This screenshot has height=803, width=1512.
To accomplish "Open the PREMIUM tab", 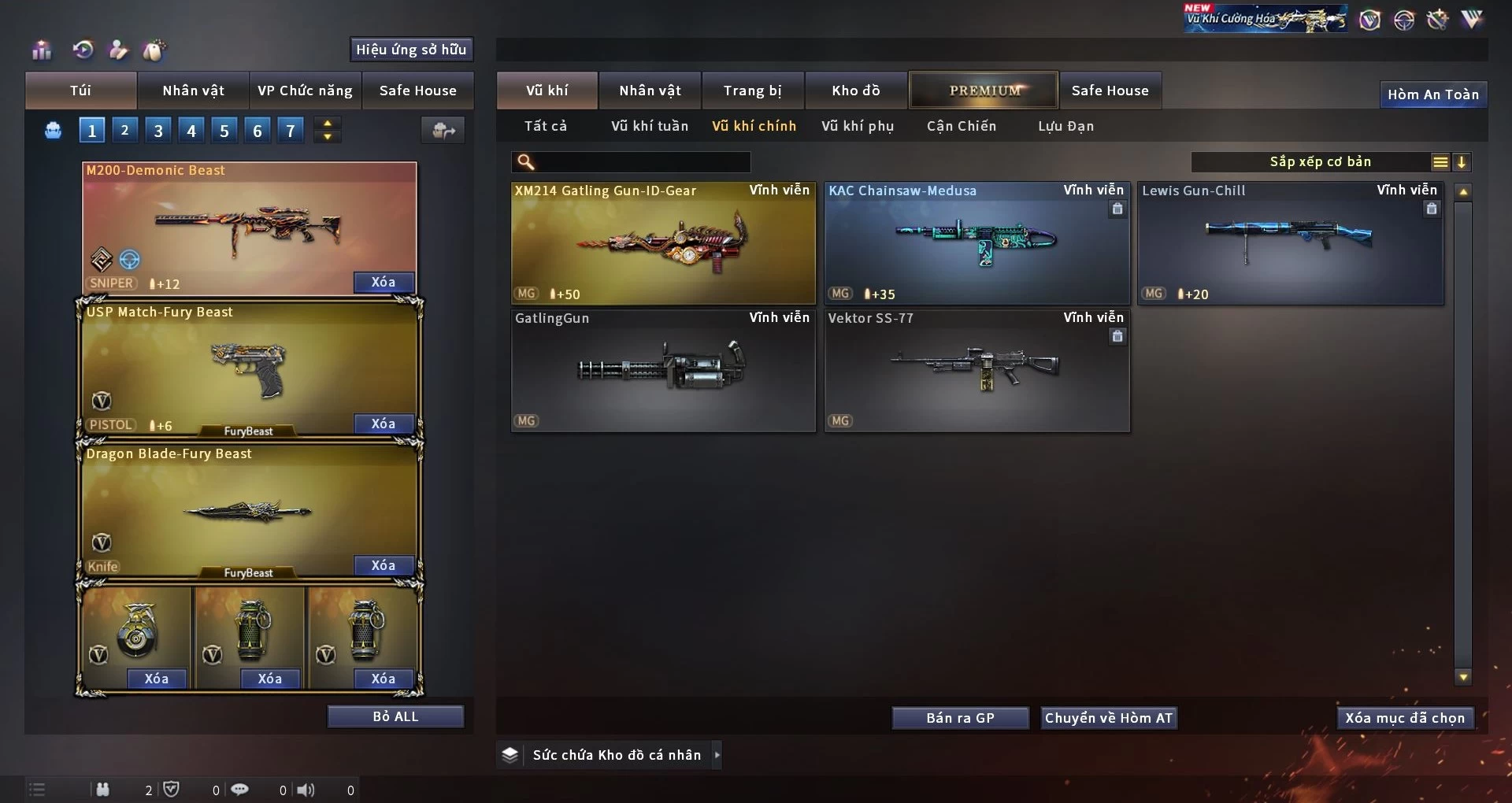I will coord(984,91).
